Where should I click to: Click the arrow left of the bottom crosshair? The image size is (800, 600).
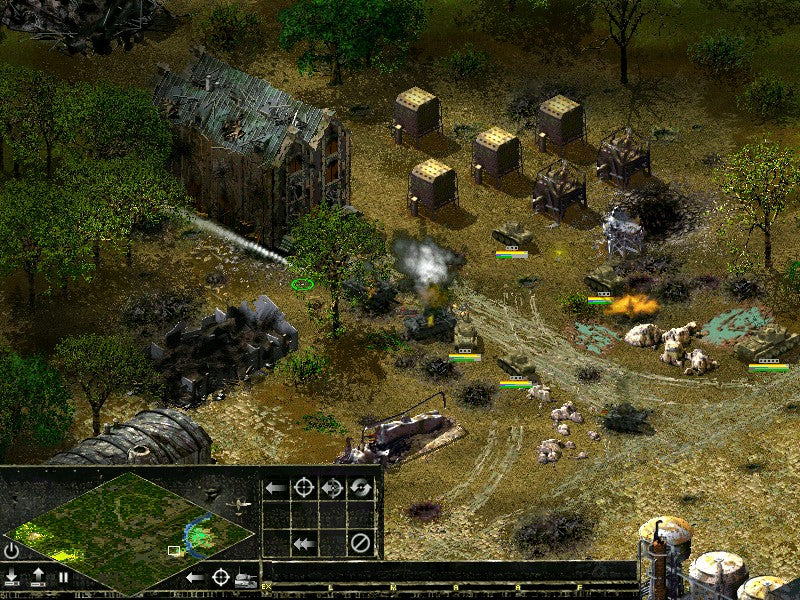coord(196,577)
